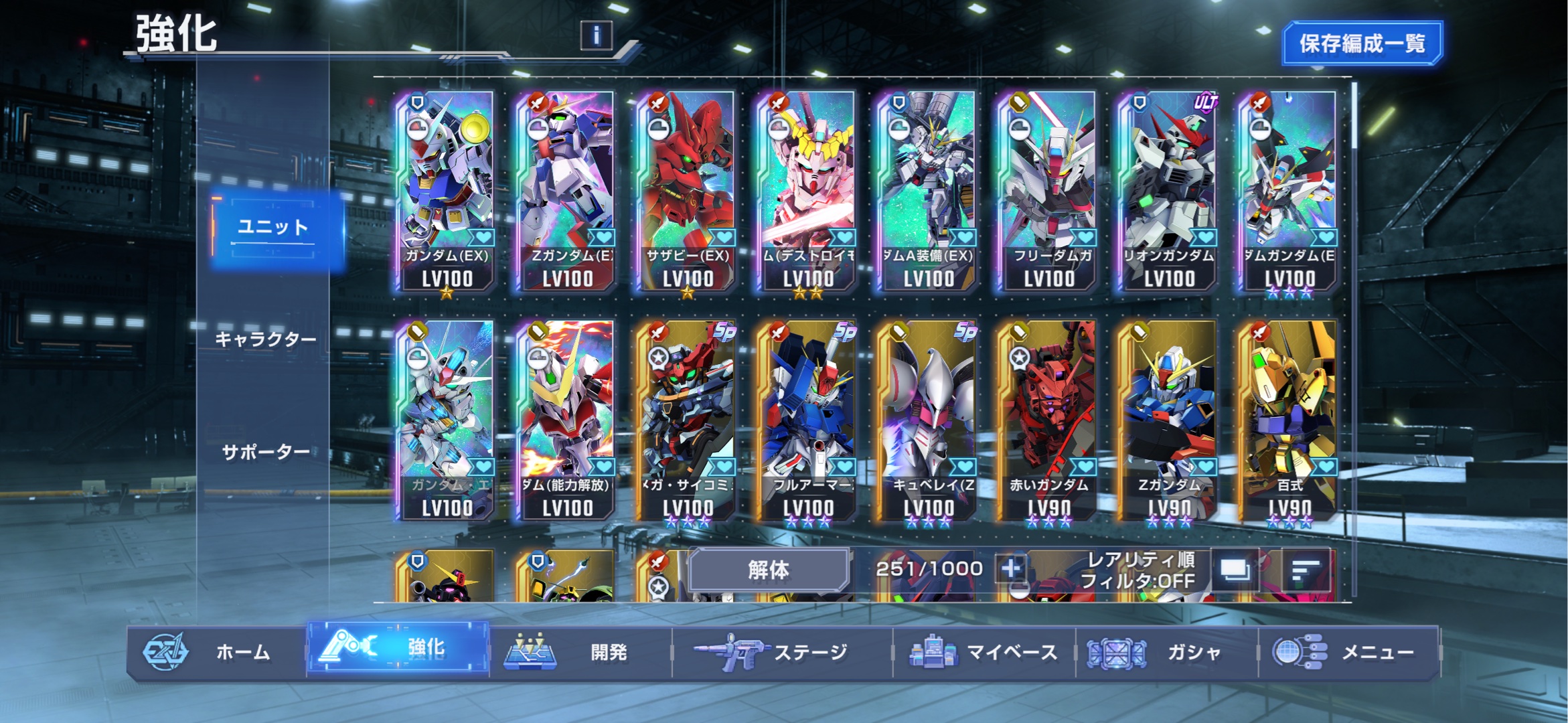Open the 保存編成一覧 saved formations list
Screen dimensions: 1568x723
point(1361,44)
